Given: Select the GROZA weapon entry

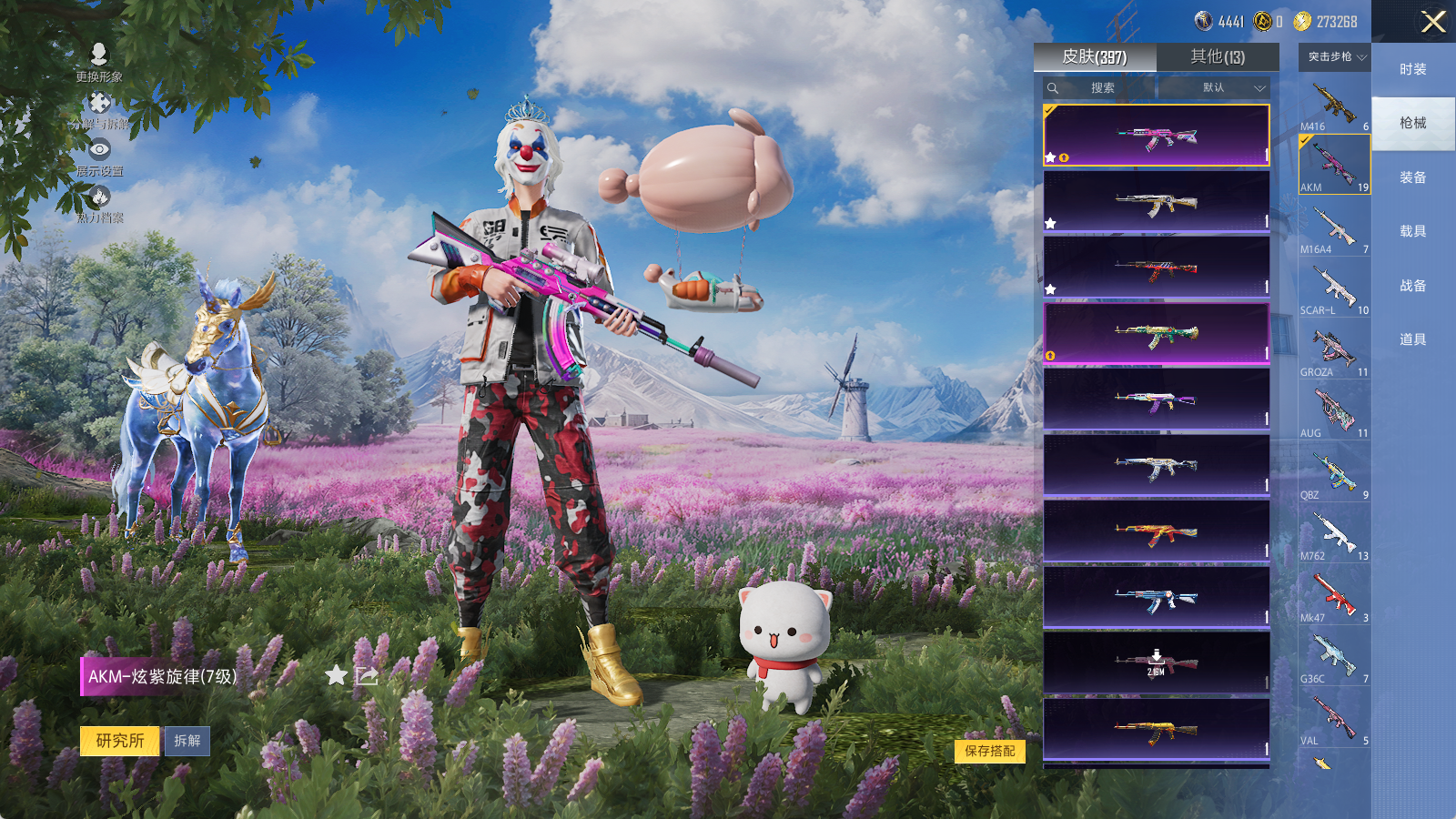Looking at the screenshot, I should (x=1334, y=351).
